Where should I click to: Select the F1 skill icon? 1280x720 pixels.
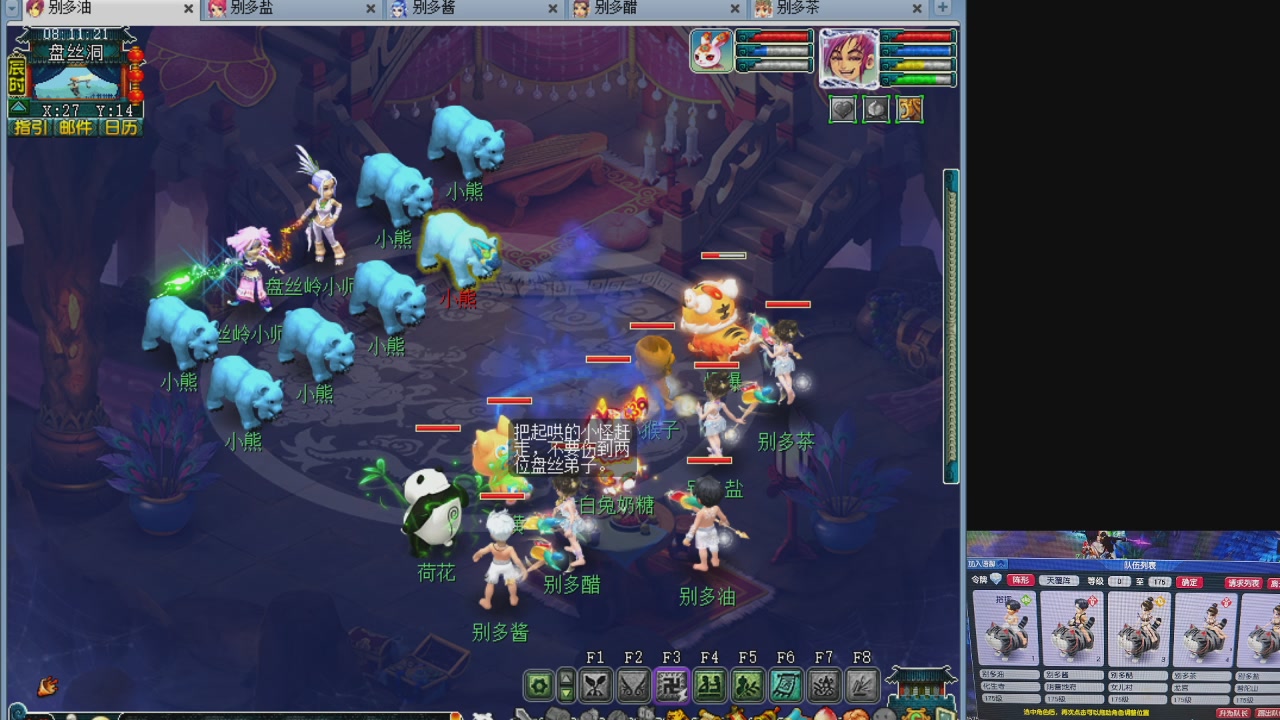click(x=597, y=685)
